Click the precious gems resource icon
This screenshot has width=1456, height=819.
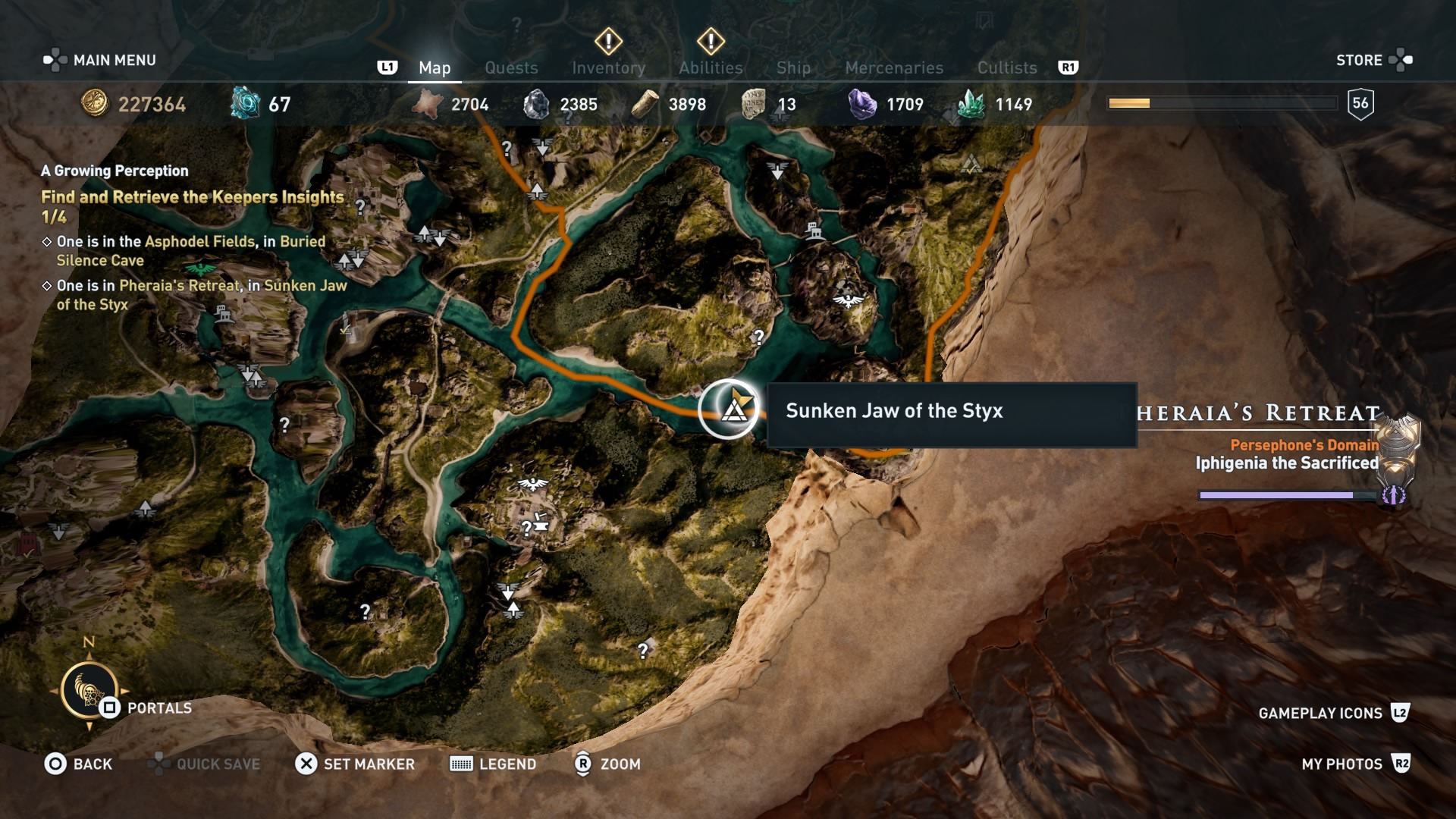[862, 102]
